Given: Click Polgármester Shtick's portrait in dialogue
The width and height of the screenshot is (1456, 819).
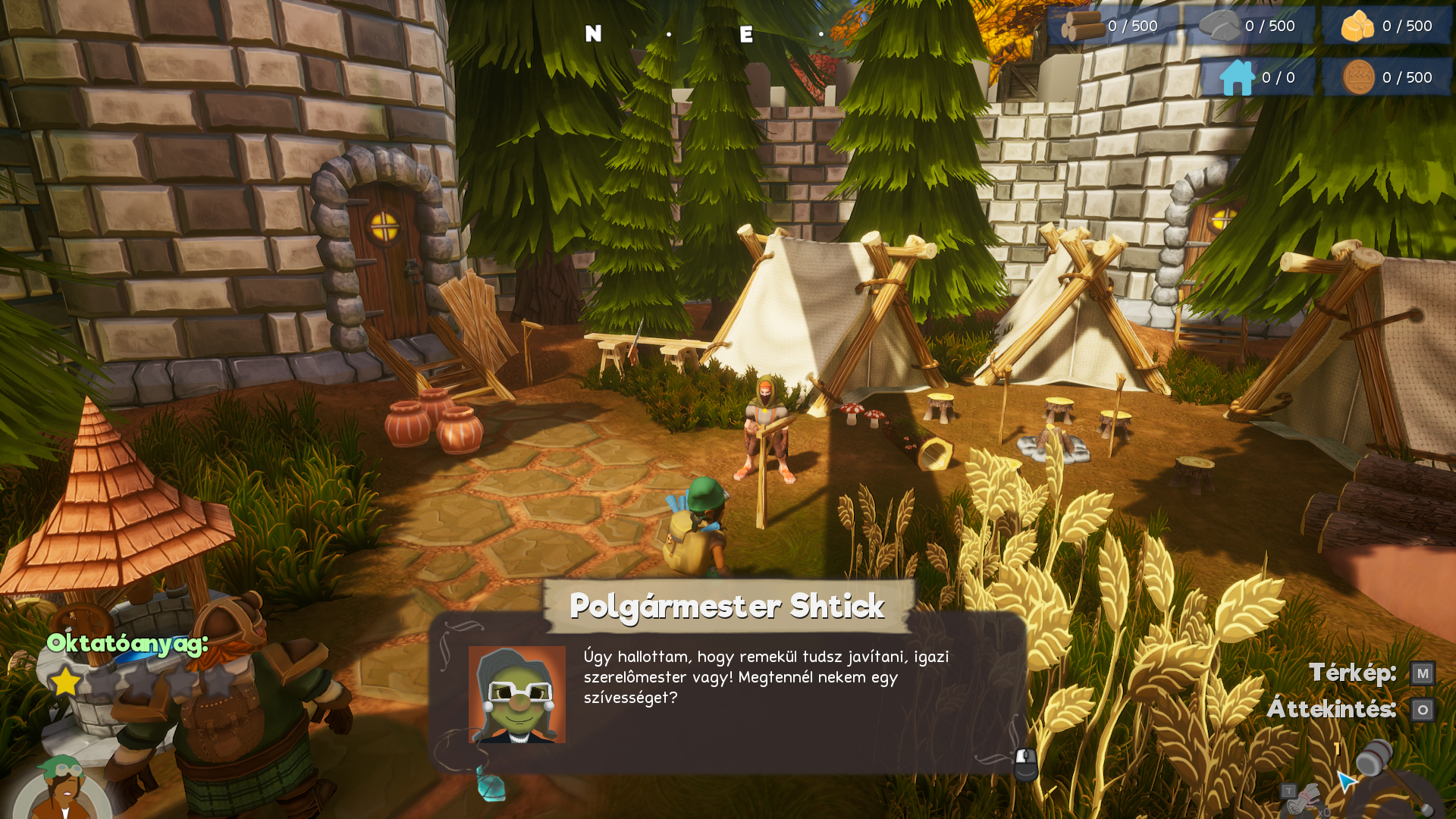Looking at the screenshot, I should 516,694.
